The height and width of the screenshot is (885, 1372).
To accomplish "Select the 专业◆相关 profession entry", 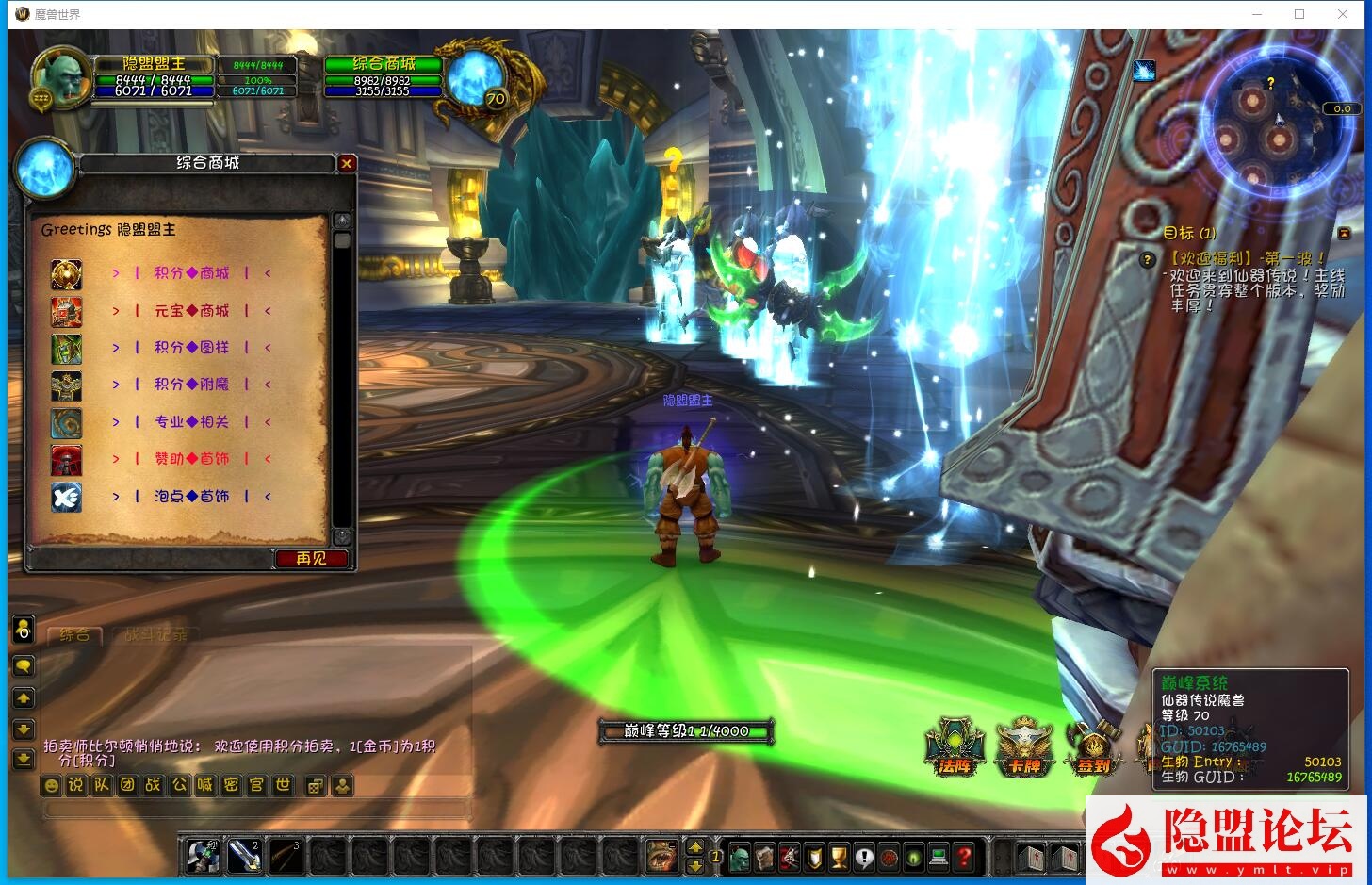I will [x=191, y=422].
